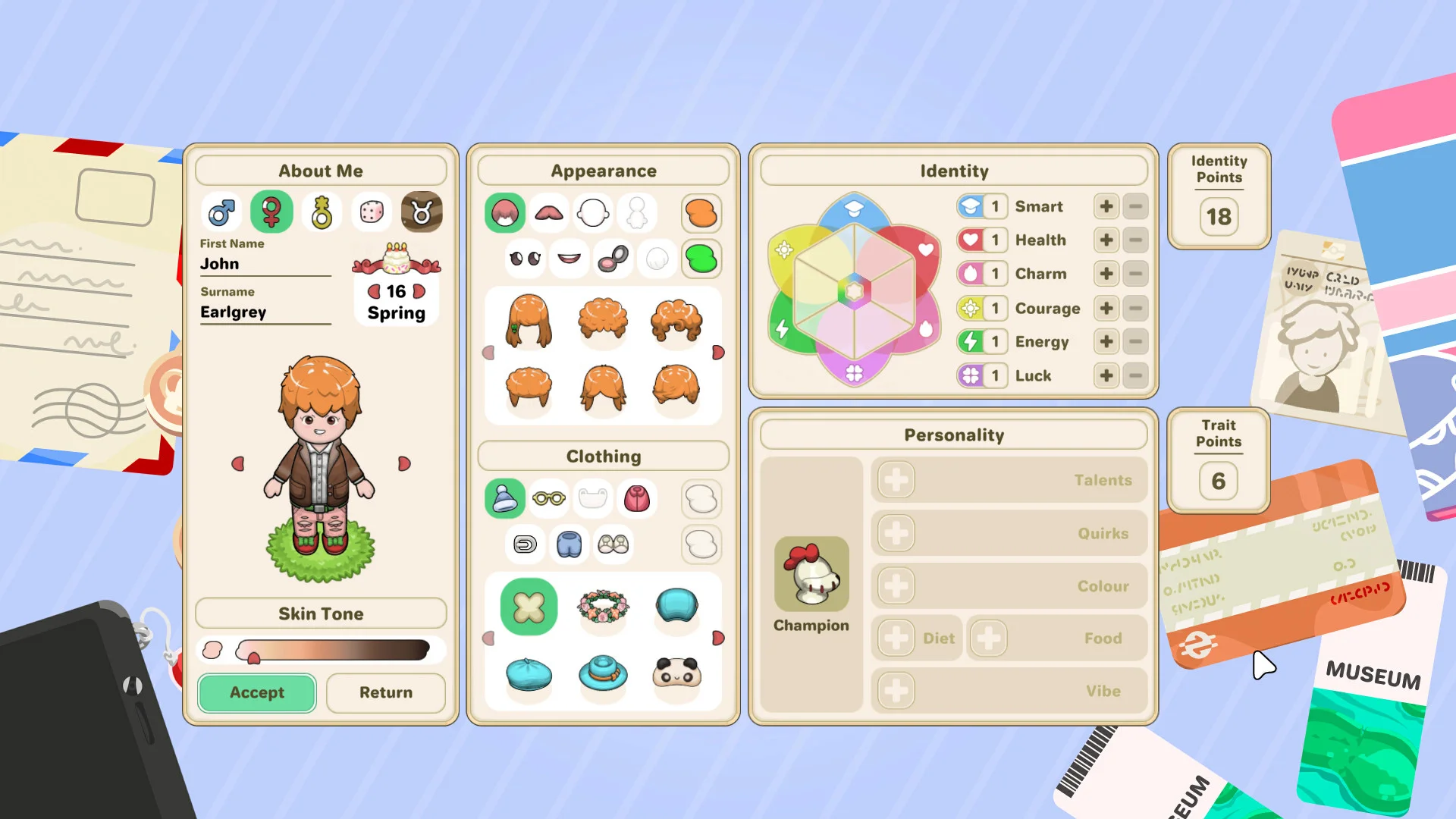
Task: Expand the Vibe personality option
Action: pos(896,691)
